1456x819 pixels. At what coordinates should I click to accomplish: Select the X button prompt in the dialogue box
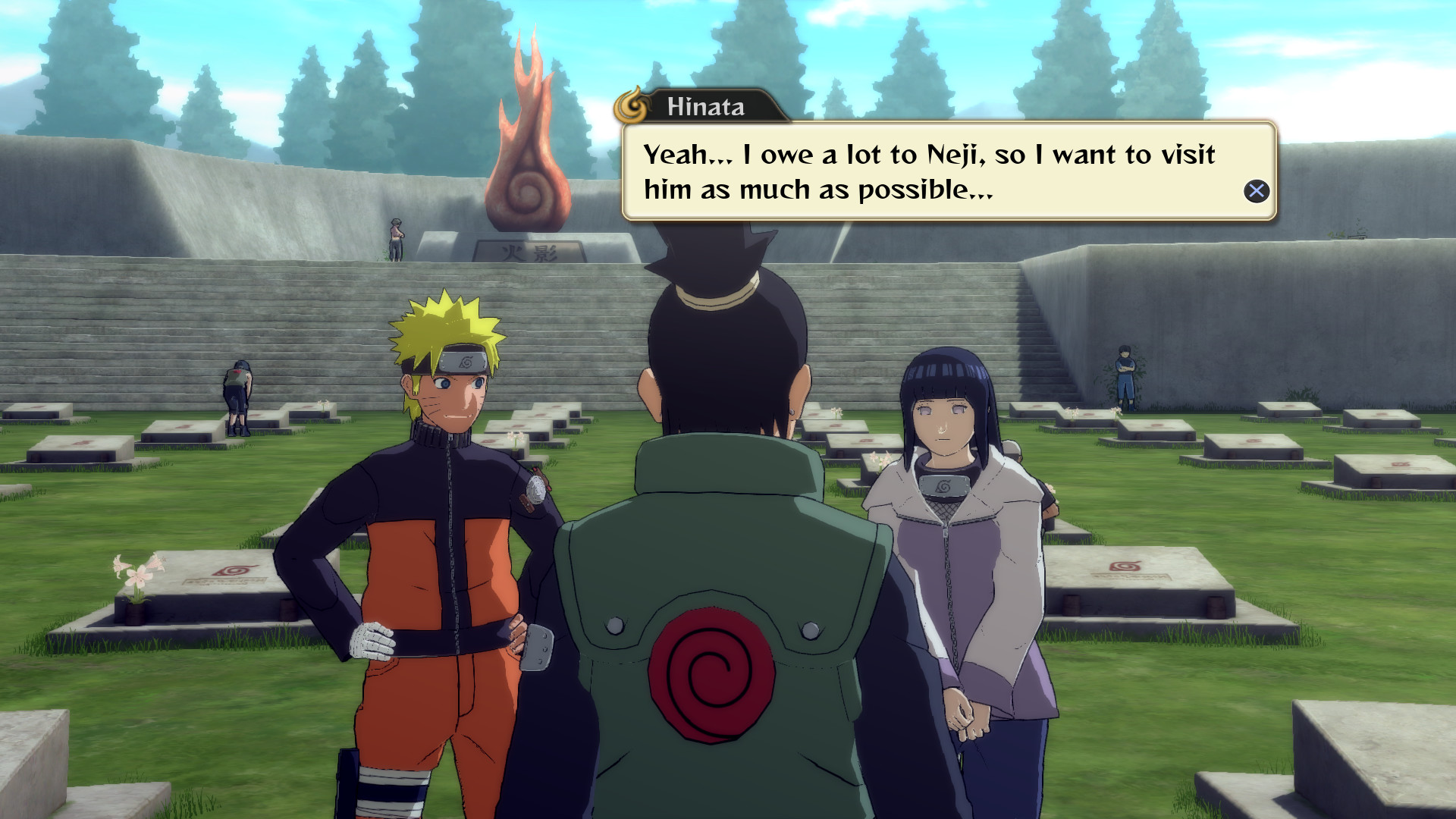1258,192
